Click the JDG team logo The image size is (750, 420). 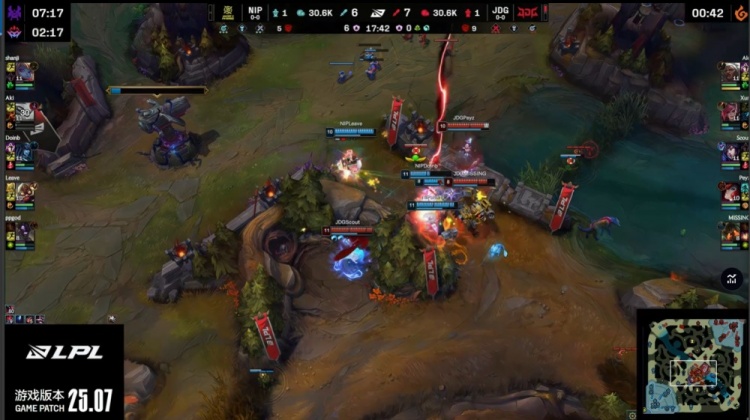pyautogui.click(x=524, y=13)
